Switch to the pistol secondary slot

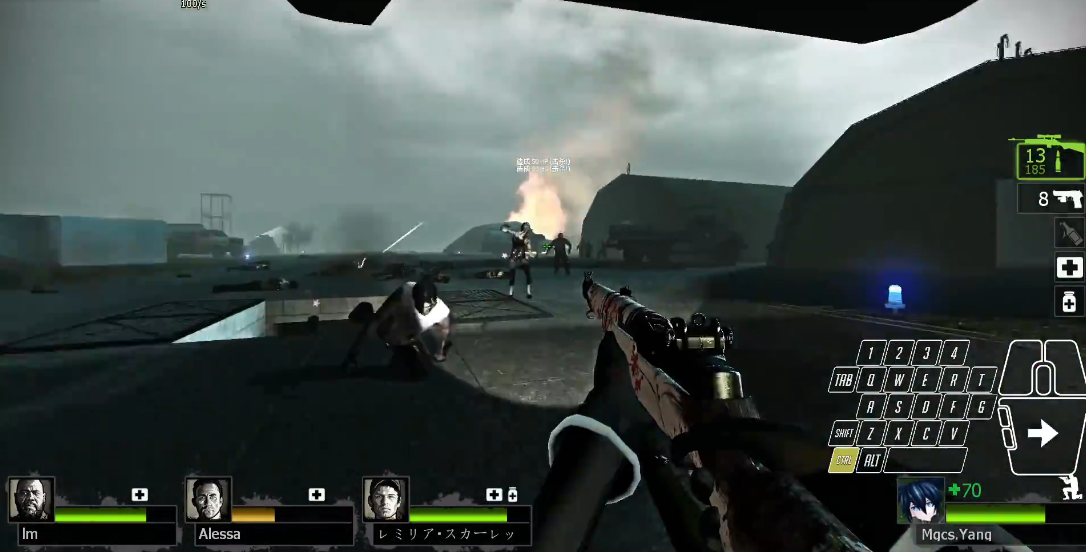[x=1051, y=198]
